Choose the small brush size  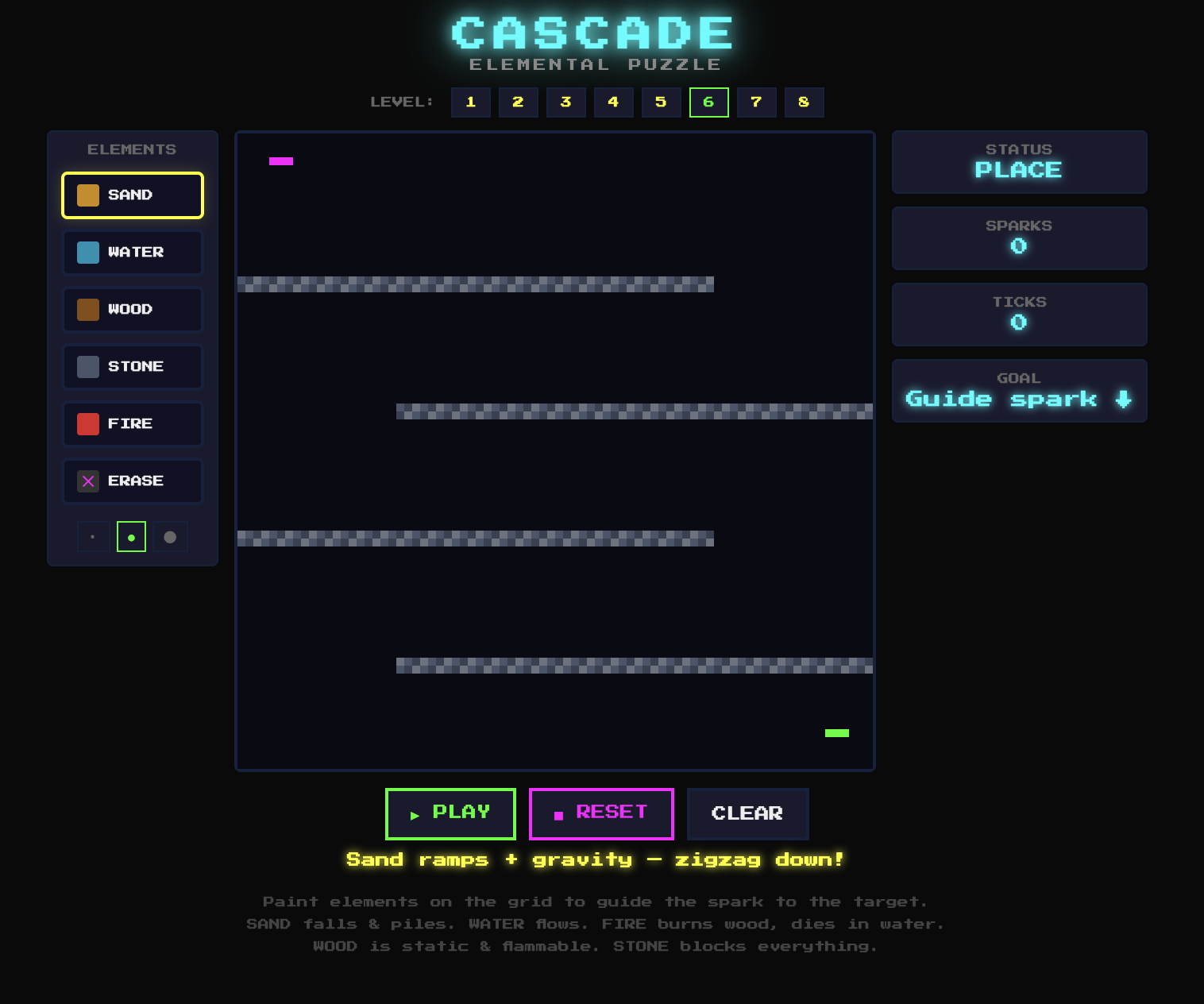[92, 536]
